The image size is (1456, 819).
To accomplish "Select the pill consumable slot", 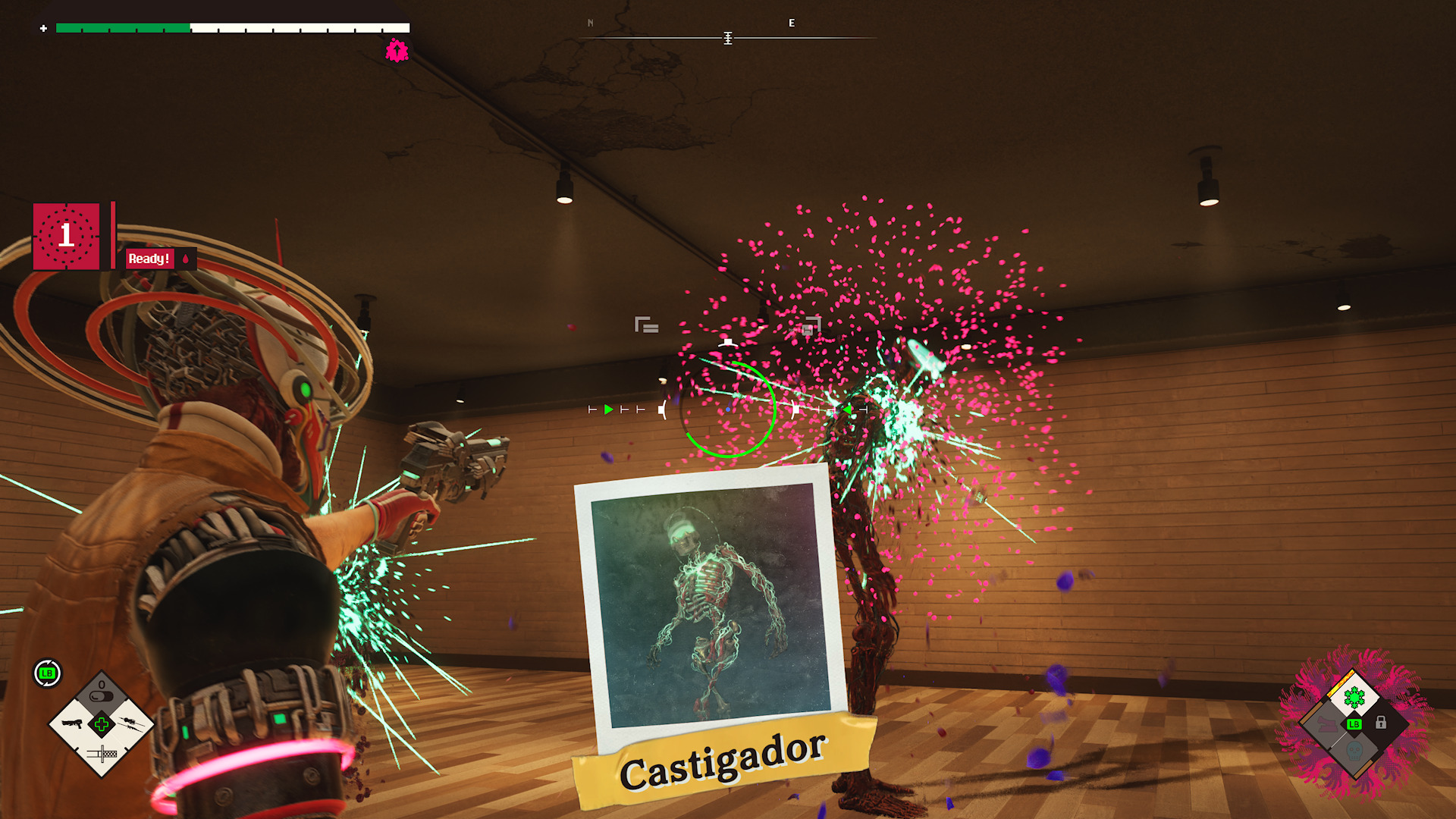I will coord(102,694).
